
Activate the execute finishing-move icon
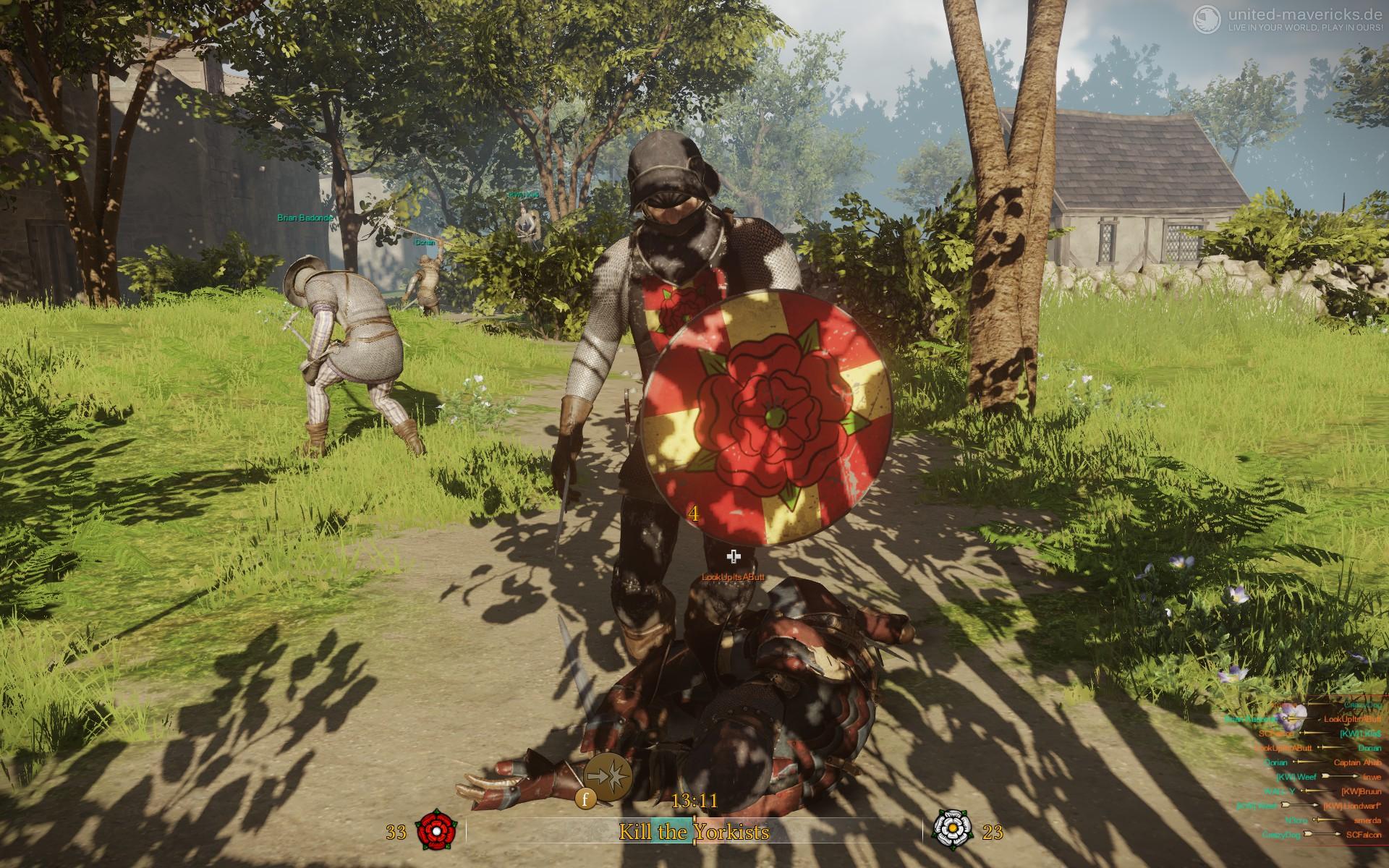[x=608, y=775]
